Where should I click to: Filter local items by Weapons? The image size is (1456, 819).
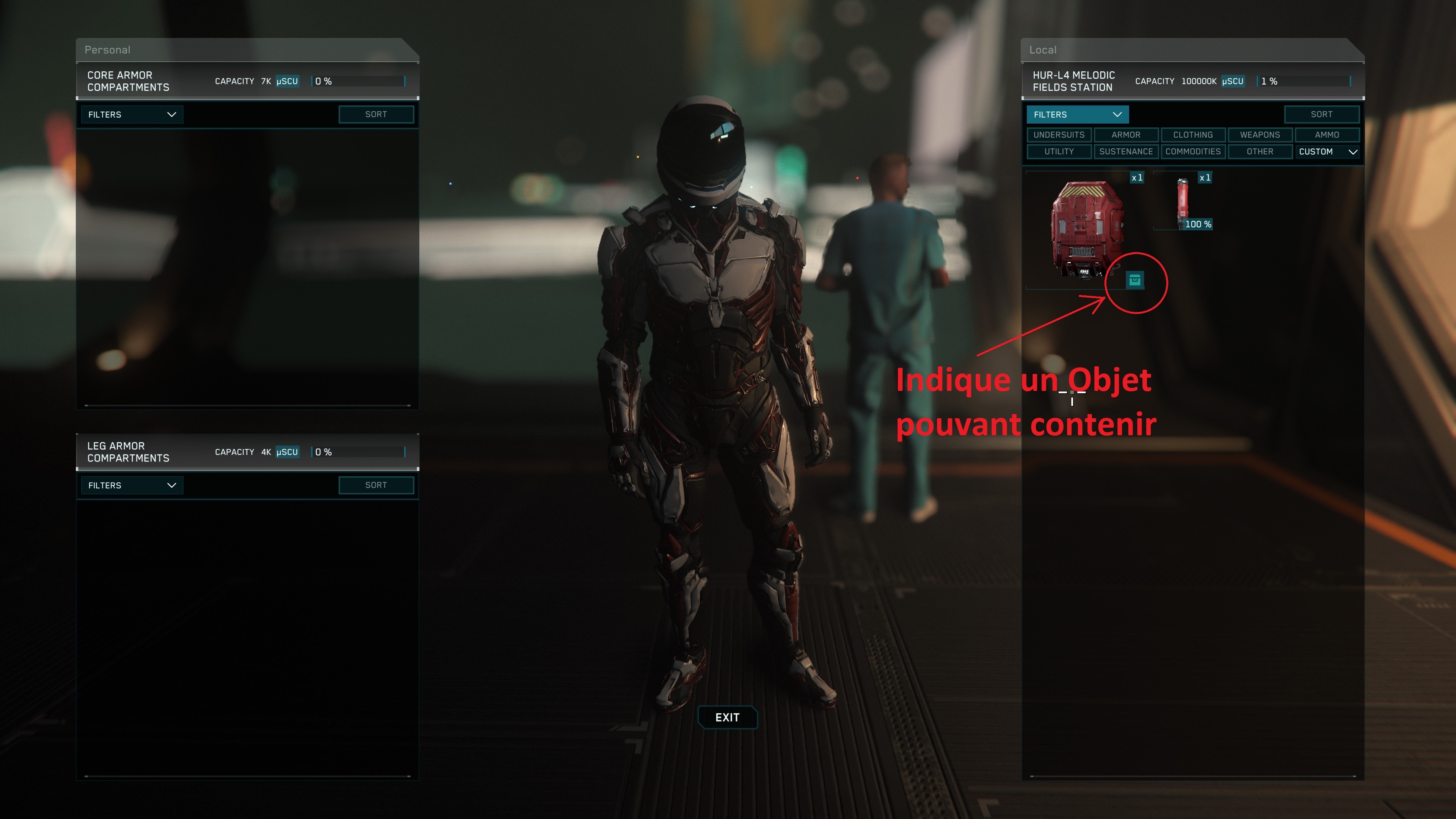[1260, 135]
